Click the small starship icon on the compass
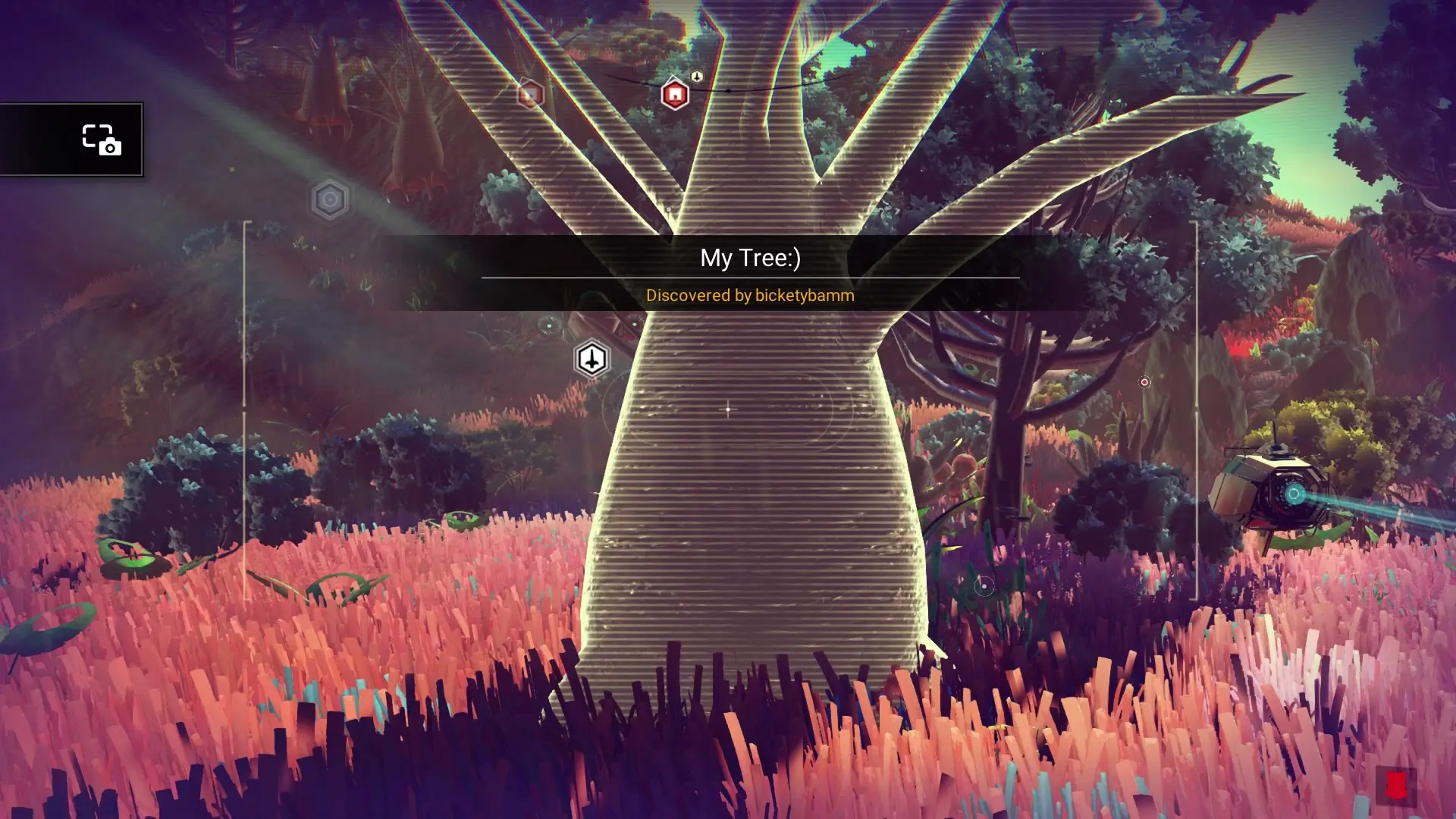The width and height of the screenshot is (1456, 819). [x=697, y=77]
